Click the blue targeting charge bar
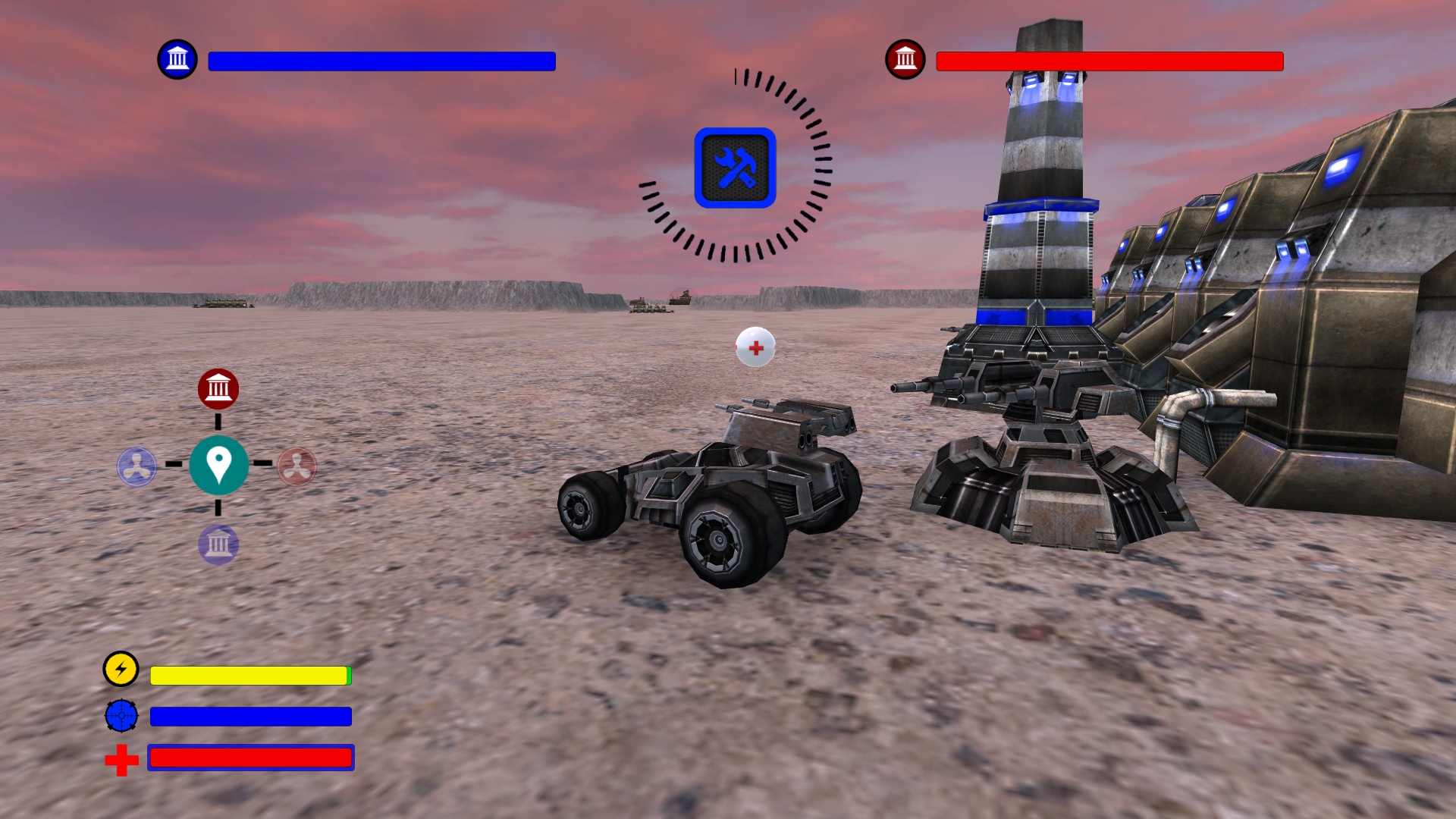This screenshot has width=1456, height=819. pyautogui.click(x=250, y=715)
